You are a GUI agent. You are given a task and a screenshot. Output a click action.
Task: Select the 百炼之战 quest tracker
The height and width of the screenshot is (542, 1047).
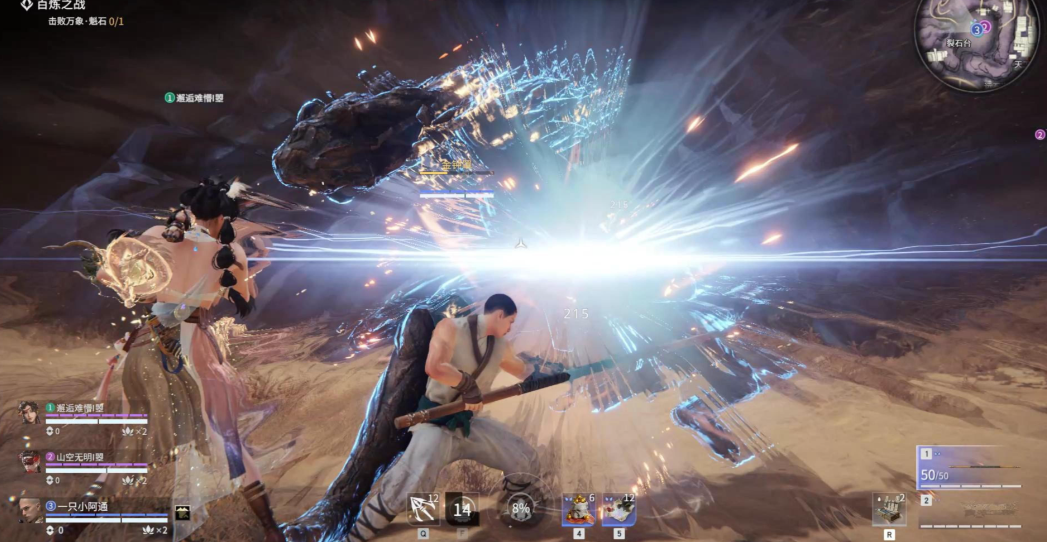point(62,5)
